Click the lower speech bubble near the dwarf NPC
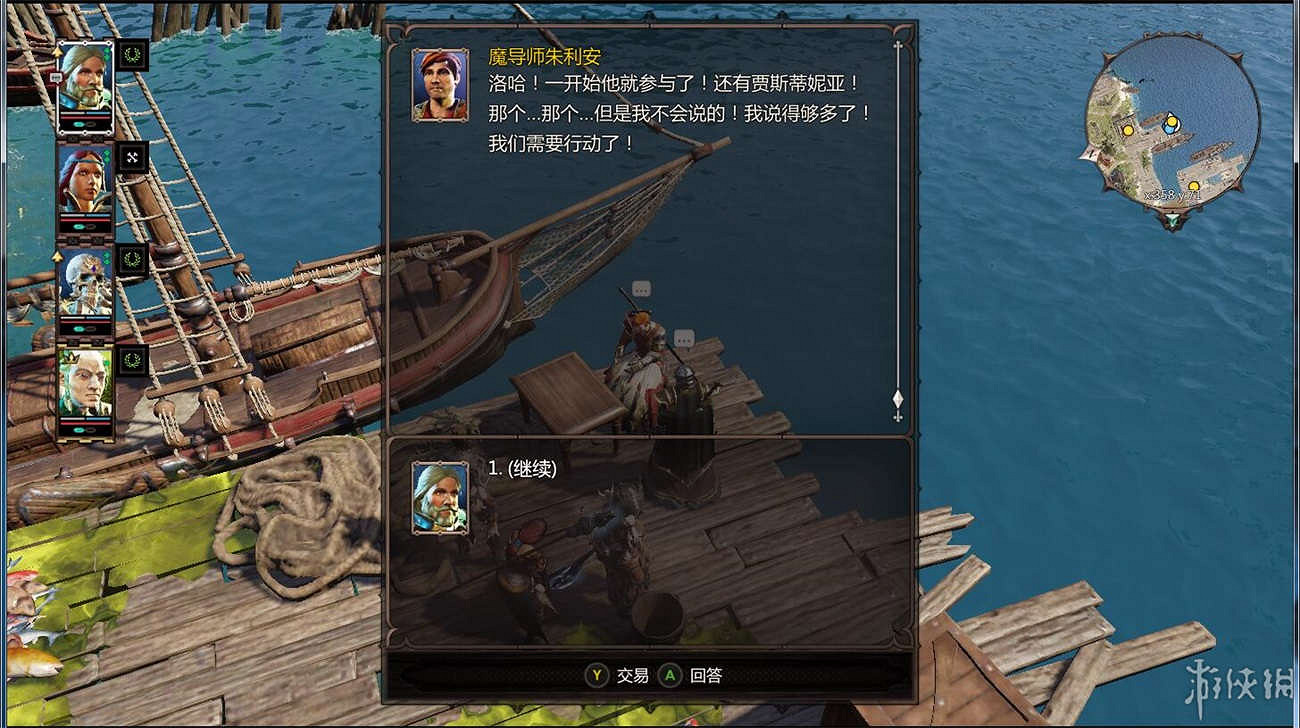The image size is (1300, 728). (x=685, y=338)
